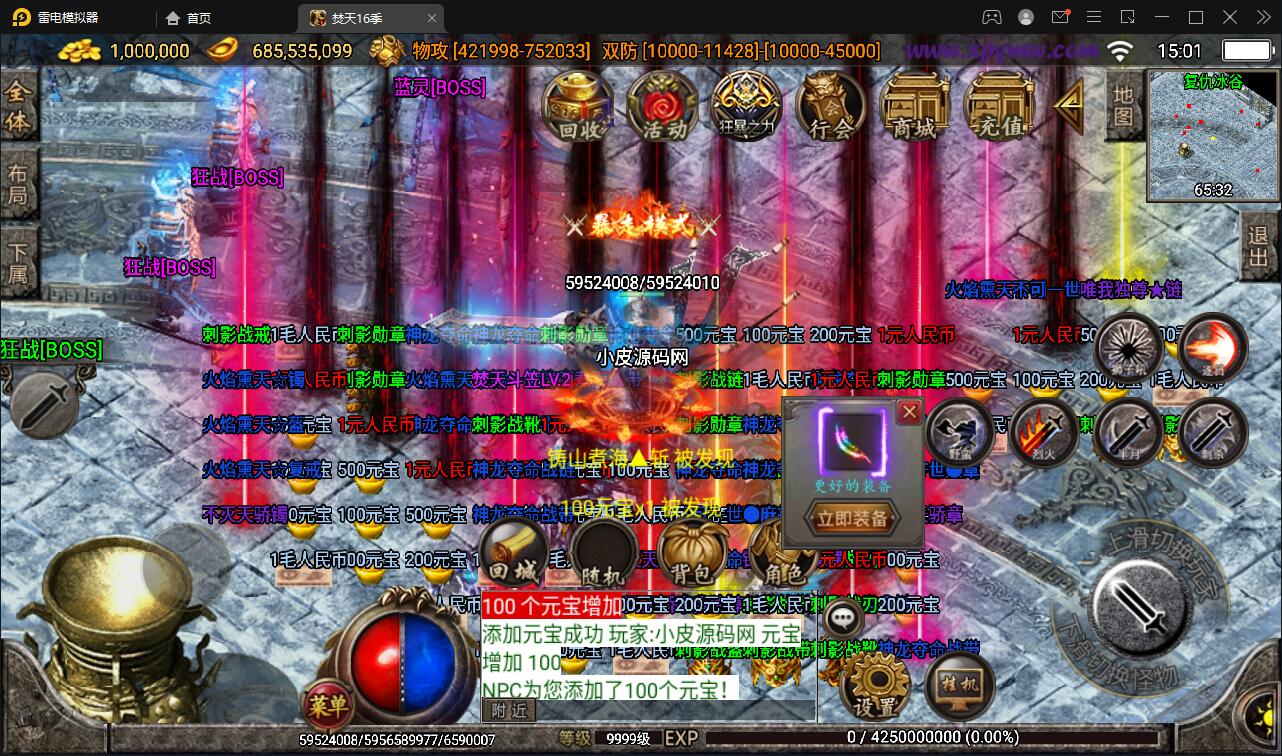The height and width of the screenshot is (756, 1282).
Task: Close the better equipment popup
Action: [x=909, y=411]
